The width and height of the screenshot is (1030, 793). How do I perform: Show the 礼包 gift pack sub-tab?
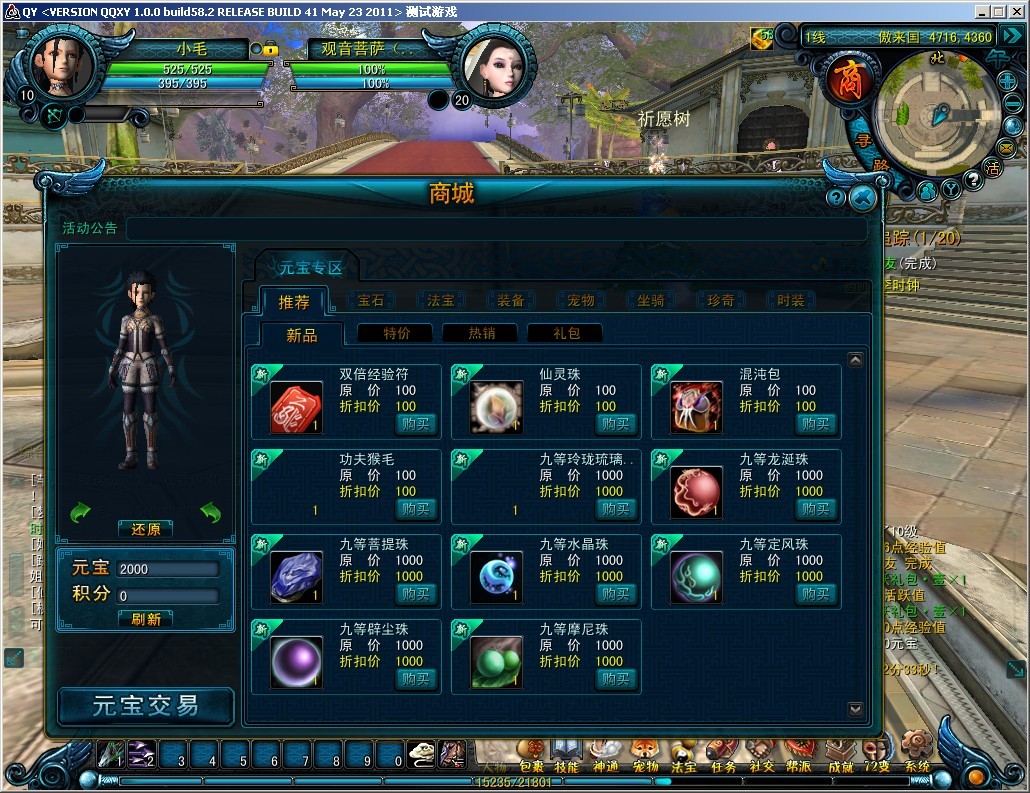(566, 334)
